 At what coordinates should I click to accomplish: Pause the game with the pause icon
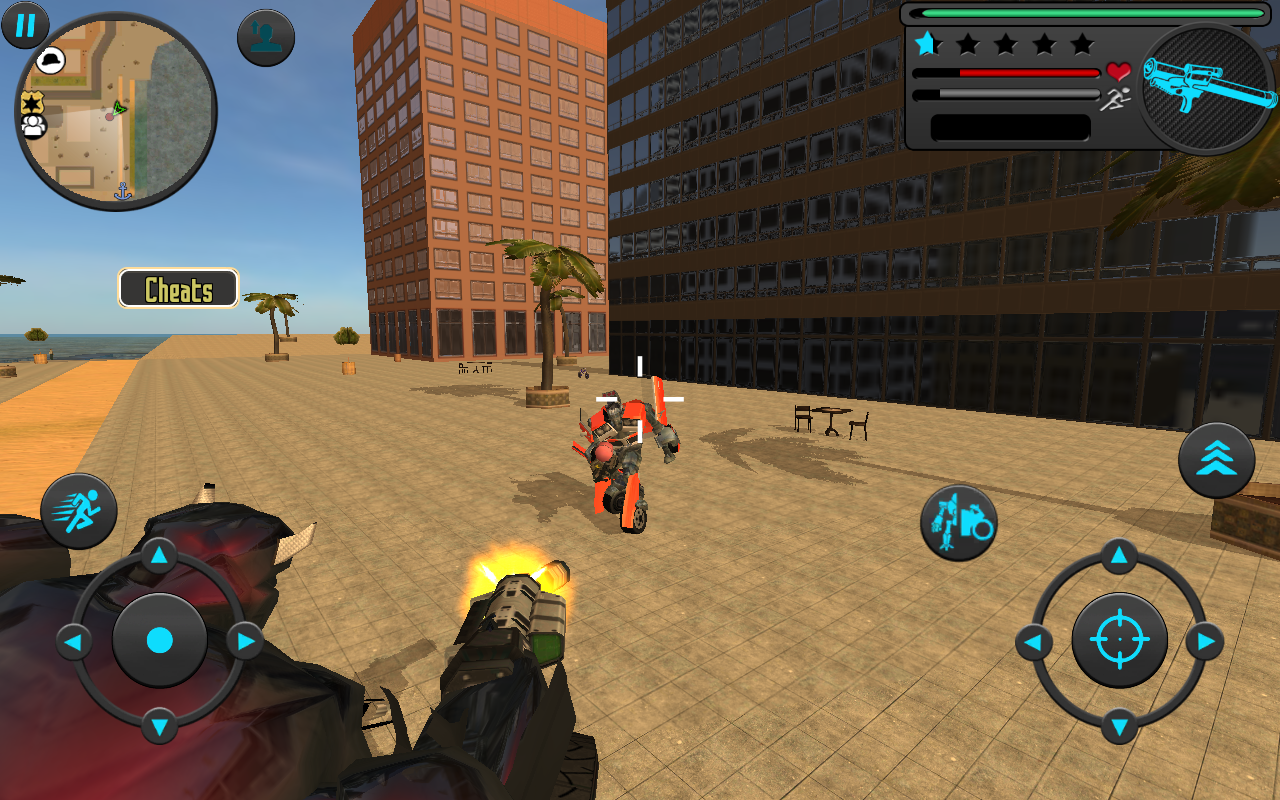tap(25, 25)
